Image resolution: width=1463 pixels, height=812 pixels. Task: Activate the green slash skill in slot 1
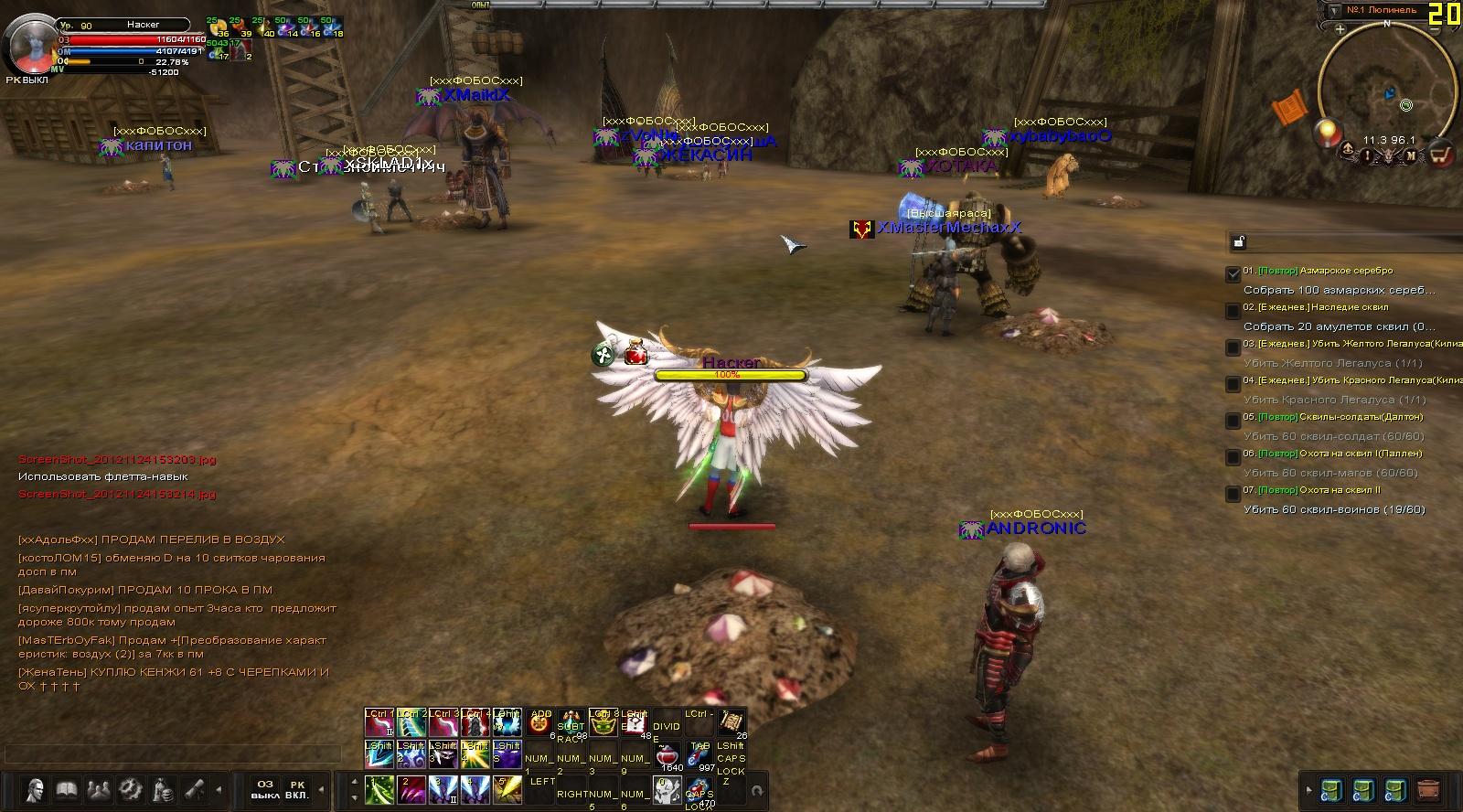point(379,789)
